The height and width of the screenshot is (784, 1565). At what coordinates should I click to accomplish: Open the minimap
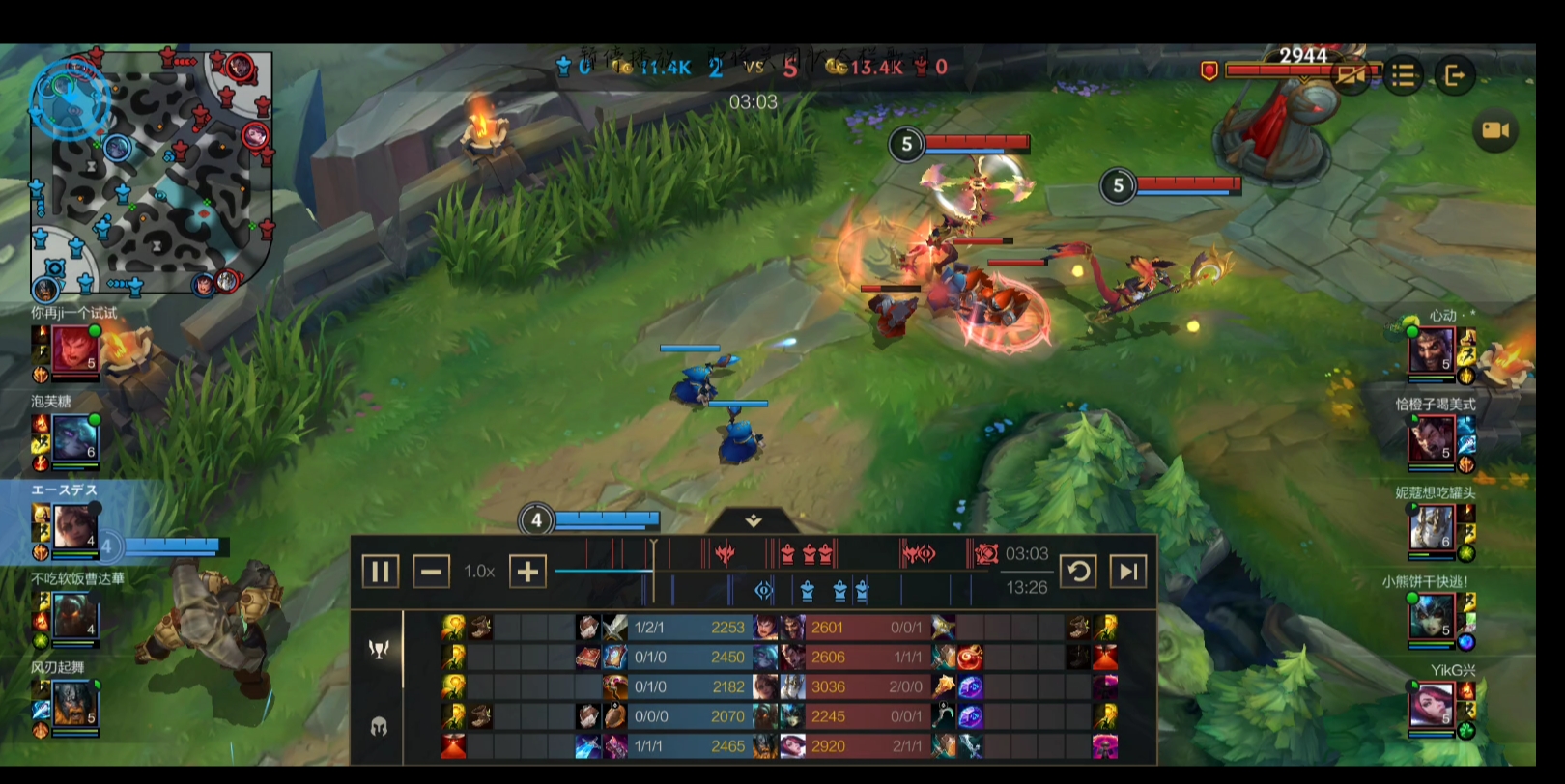(x=152, y=174)
